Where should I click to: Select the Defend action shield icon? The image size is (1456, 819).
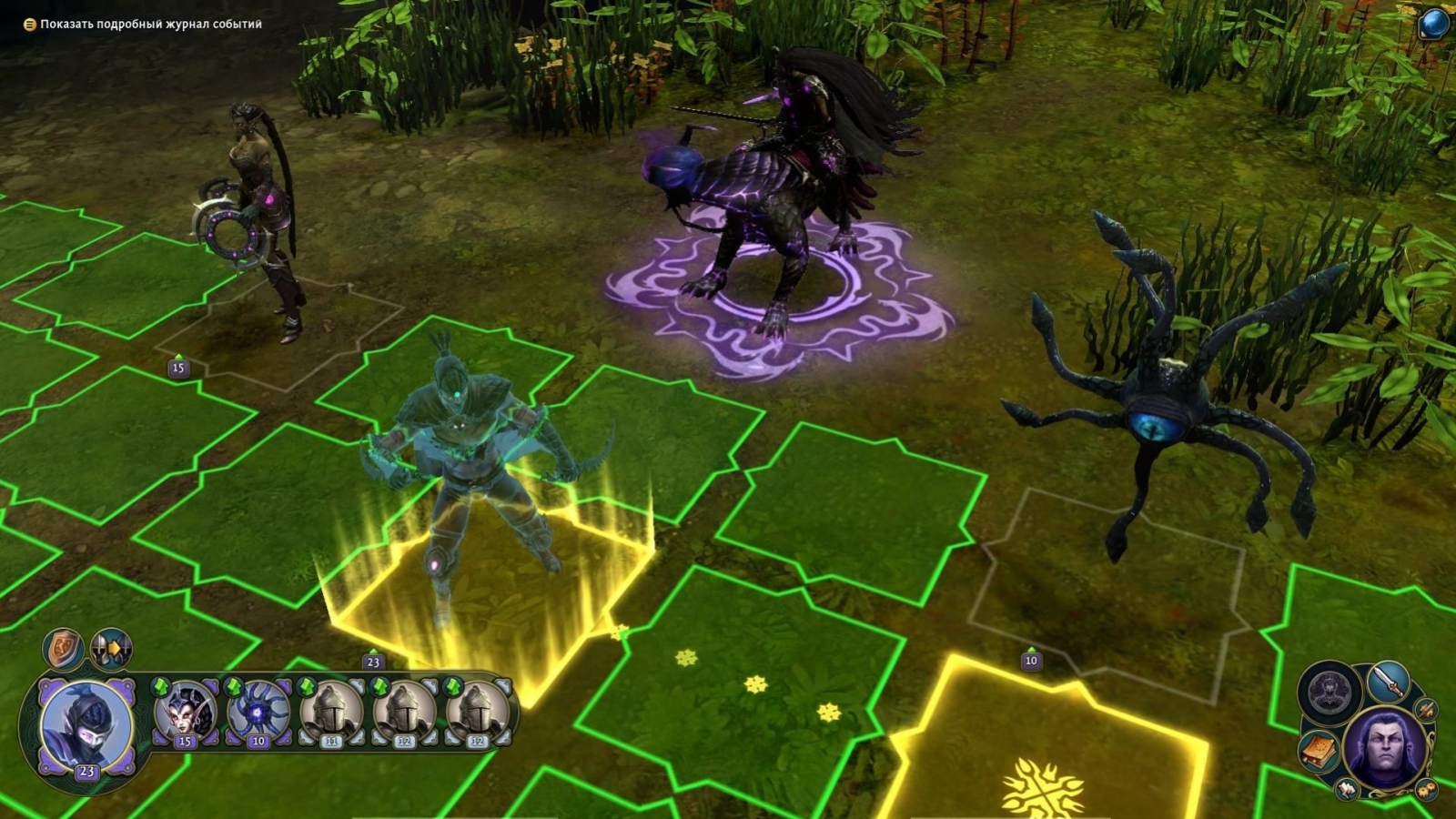tap(63, 648)
